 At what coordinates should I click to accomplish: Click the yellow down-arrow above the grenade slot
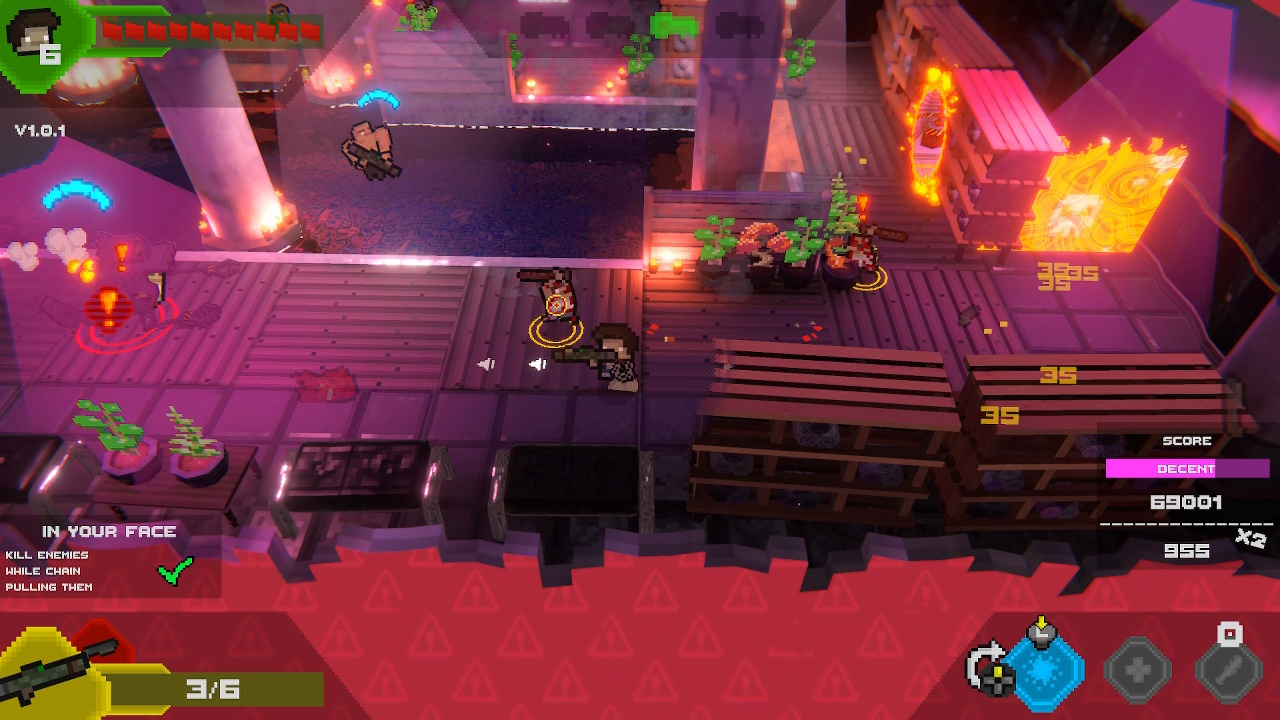1042,623
